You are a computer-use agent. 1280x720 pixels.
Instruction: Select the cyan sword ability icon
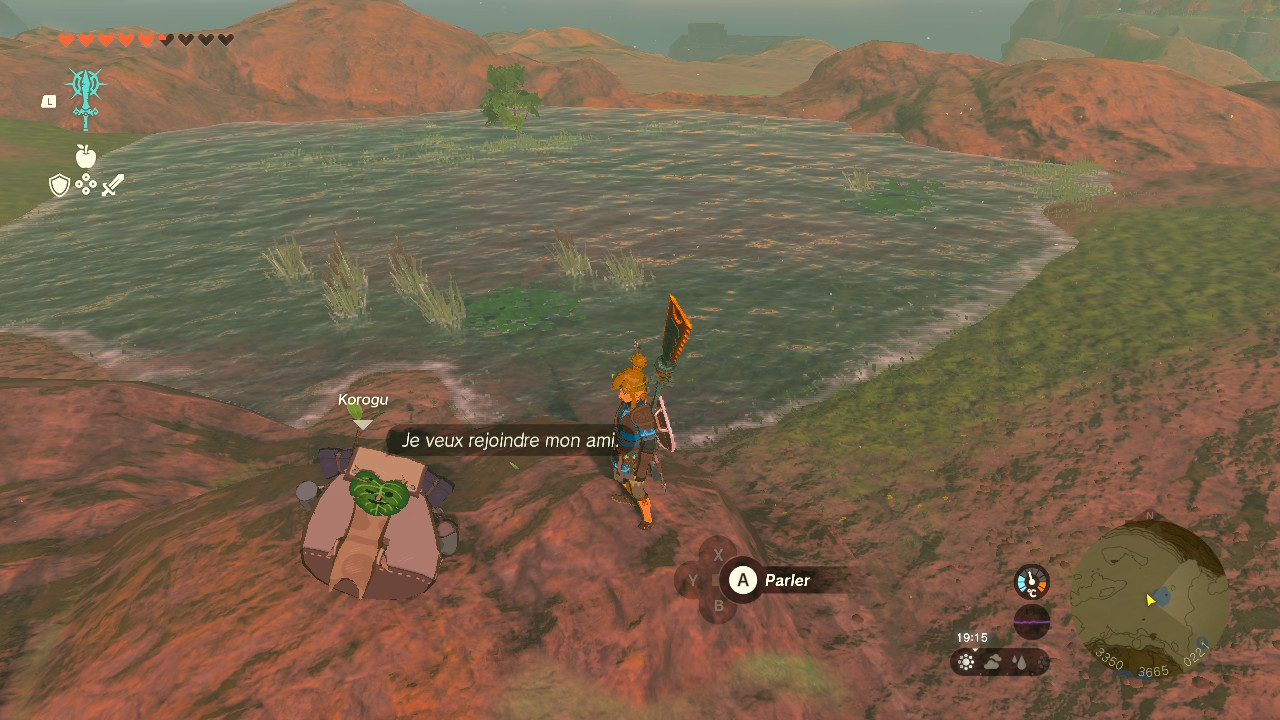86,97
